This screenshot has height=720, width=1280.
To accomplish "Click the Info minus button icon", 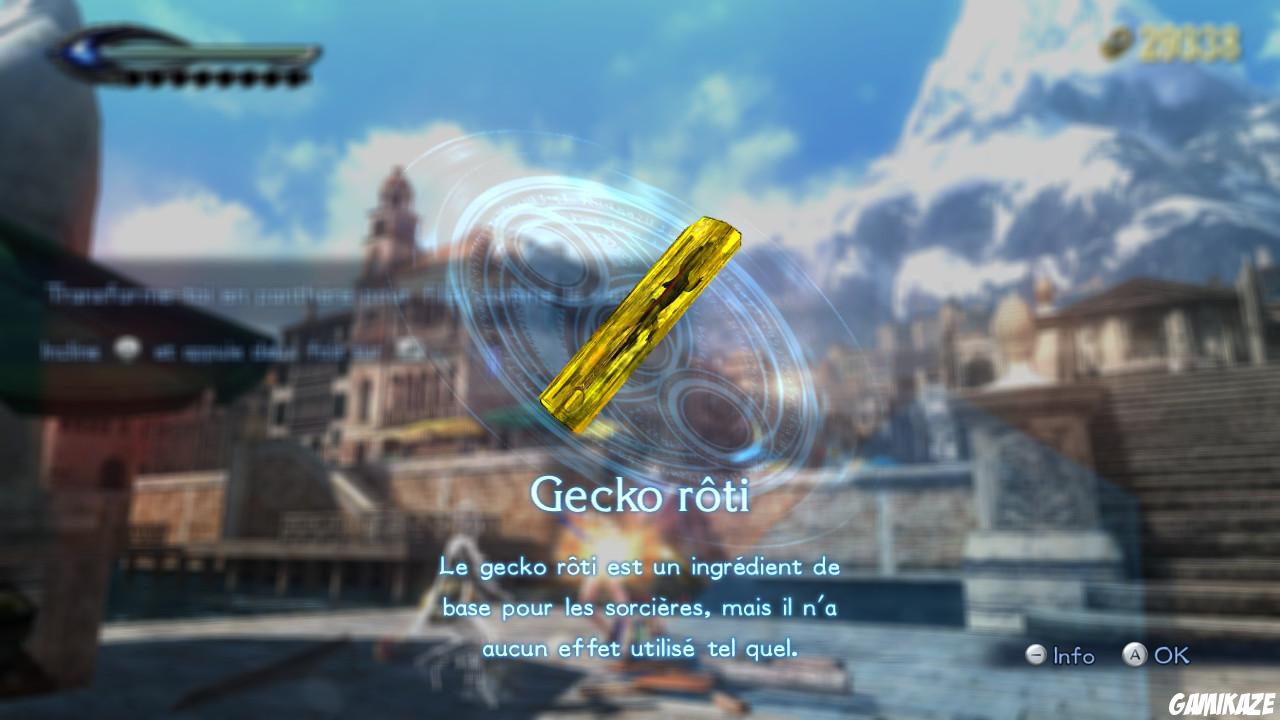I will 1036,657.
